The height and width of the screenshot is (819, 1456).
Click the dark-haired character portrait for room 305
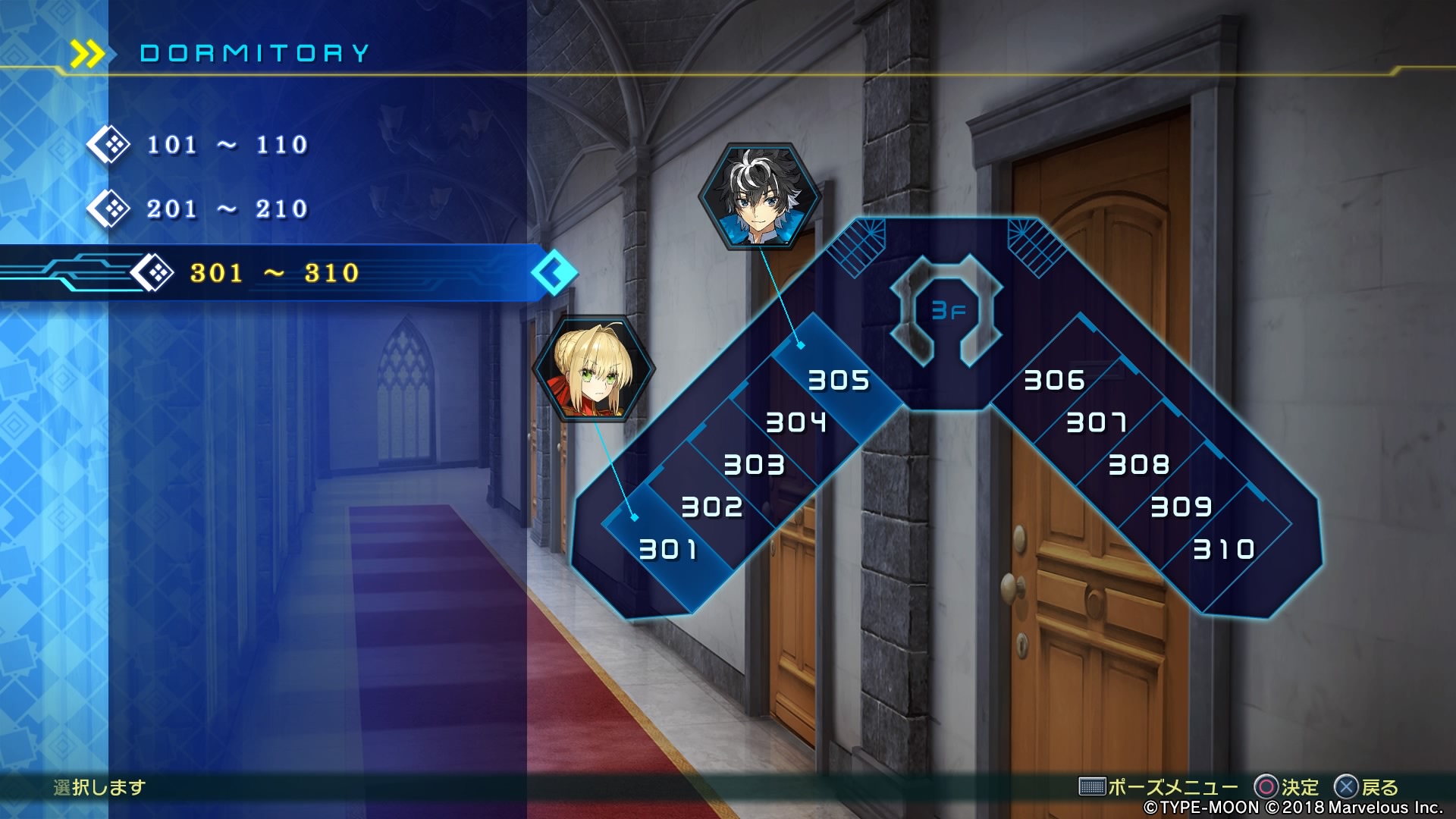(x=759, y=196)
